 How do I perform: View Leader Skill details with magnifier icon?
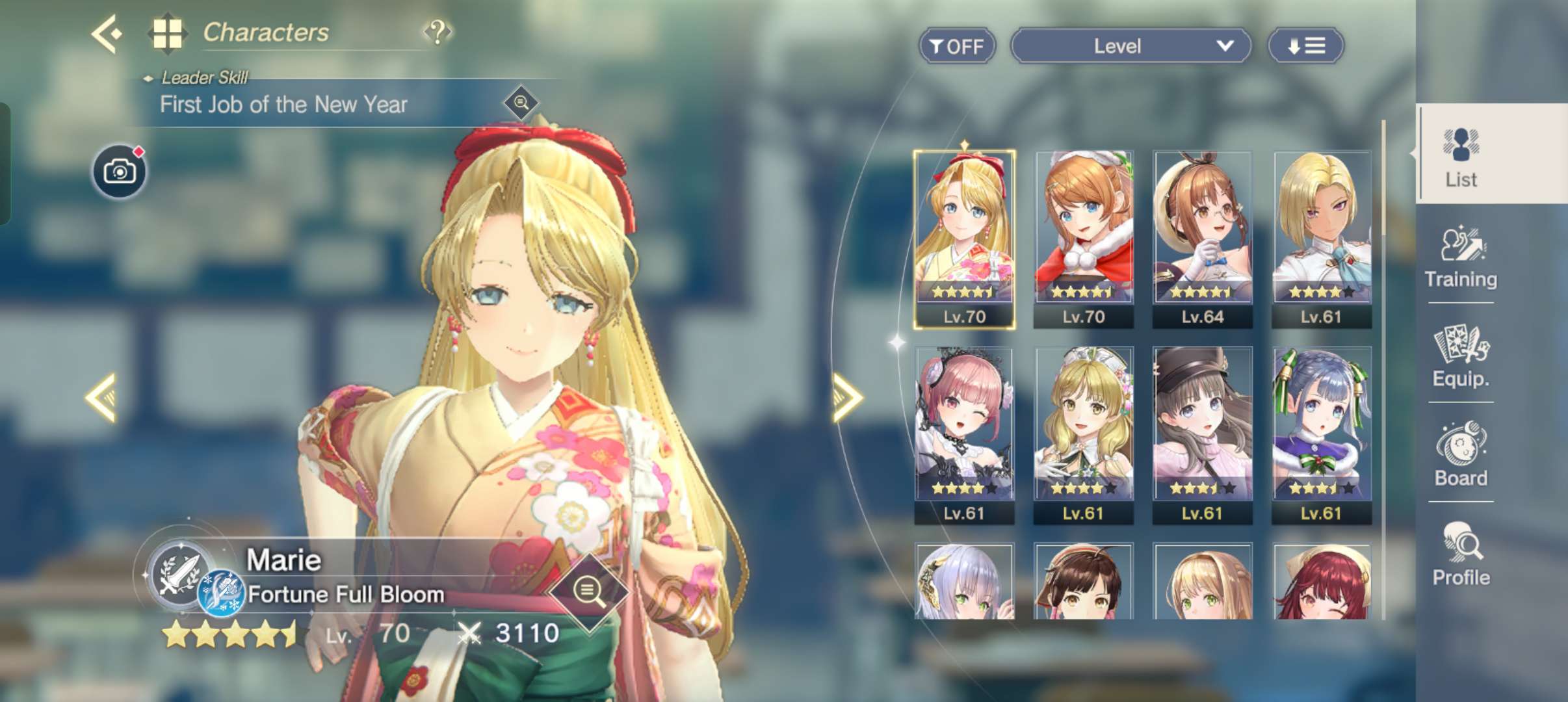pyautogui.click(x=521, y=103)
